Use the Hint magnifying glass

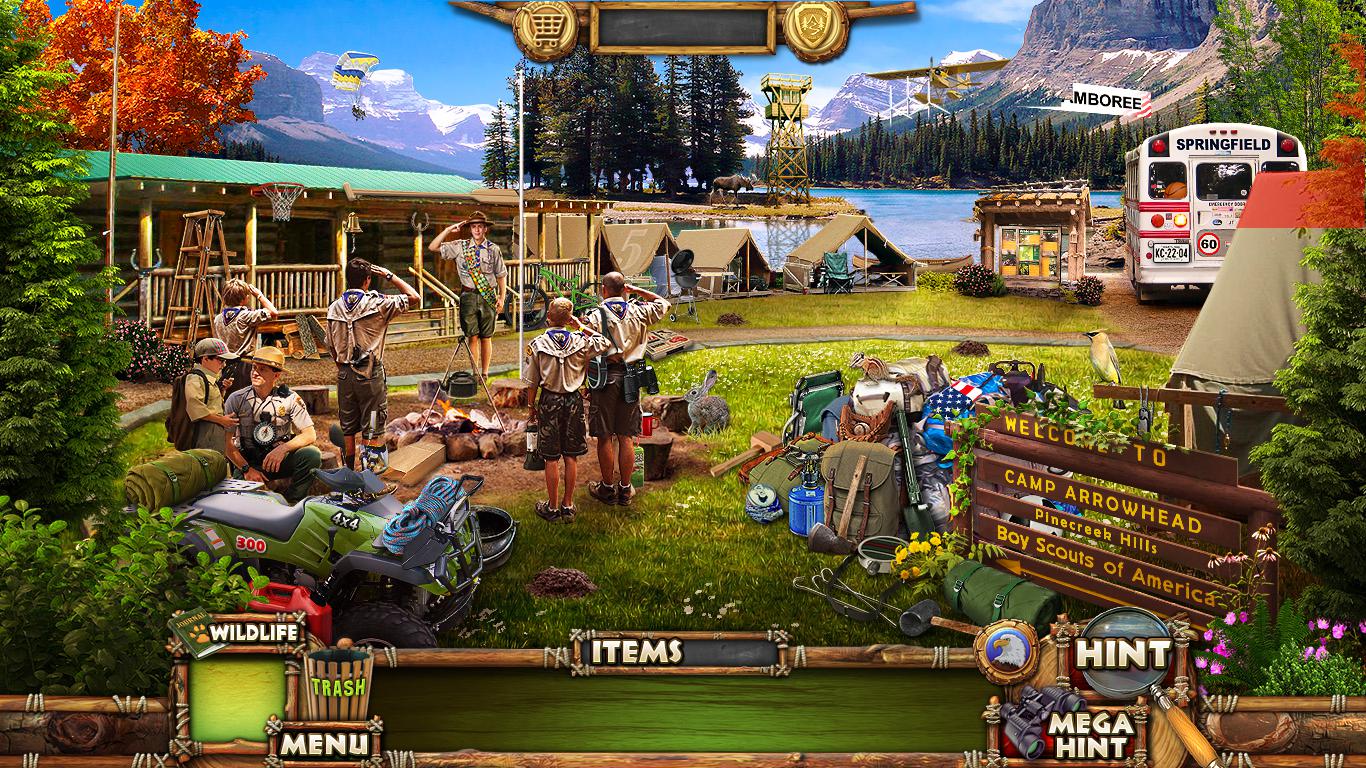coord(1122,654)
